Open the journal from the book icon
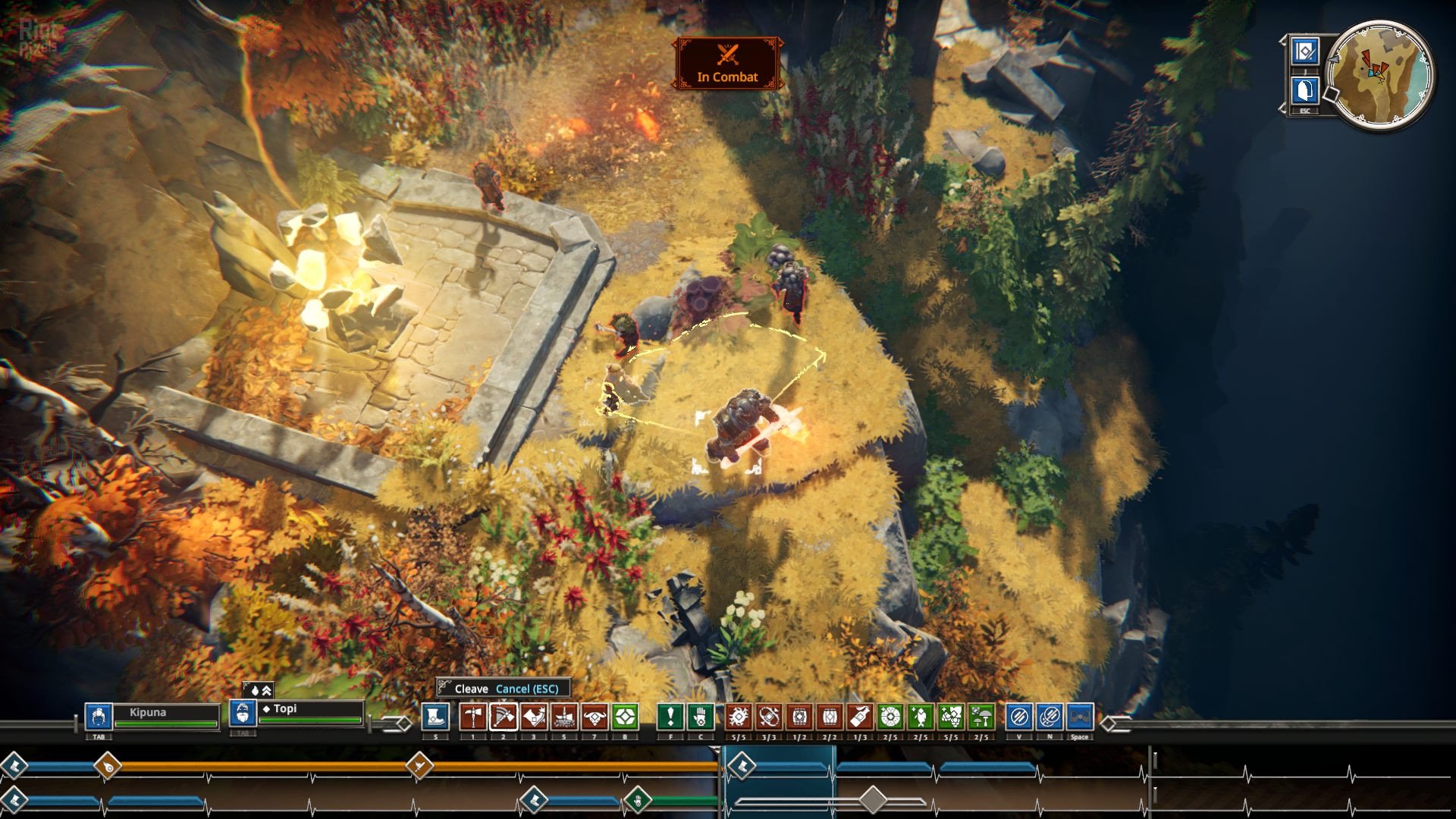The height and width of the screenshot is (819, 1456). coord(1305,52)
